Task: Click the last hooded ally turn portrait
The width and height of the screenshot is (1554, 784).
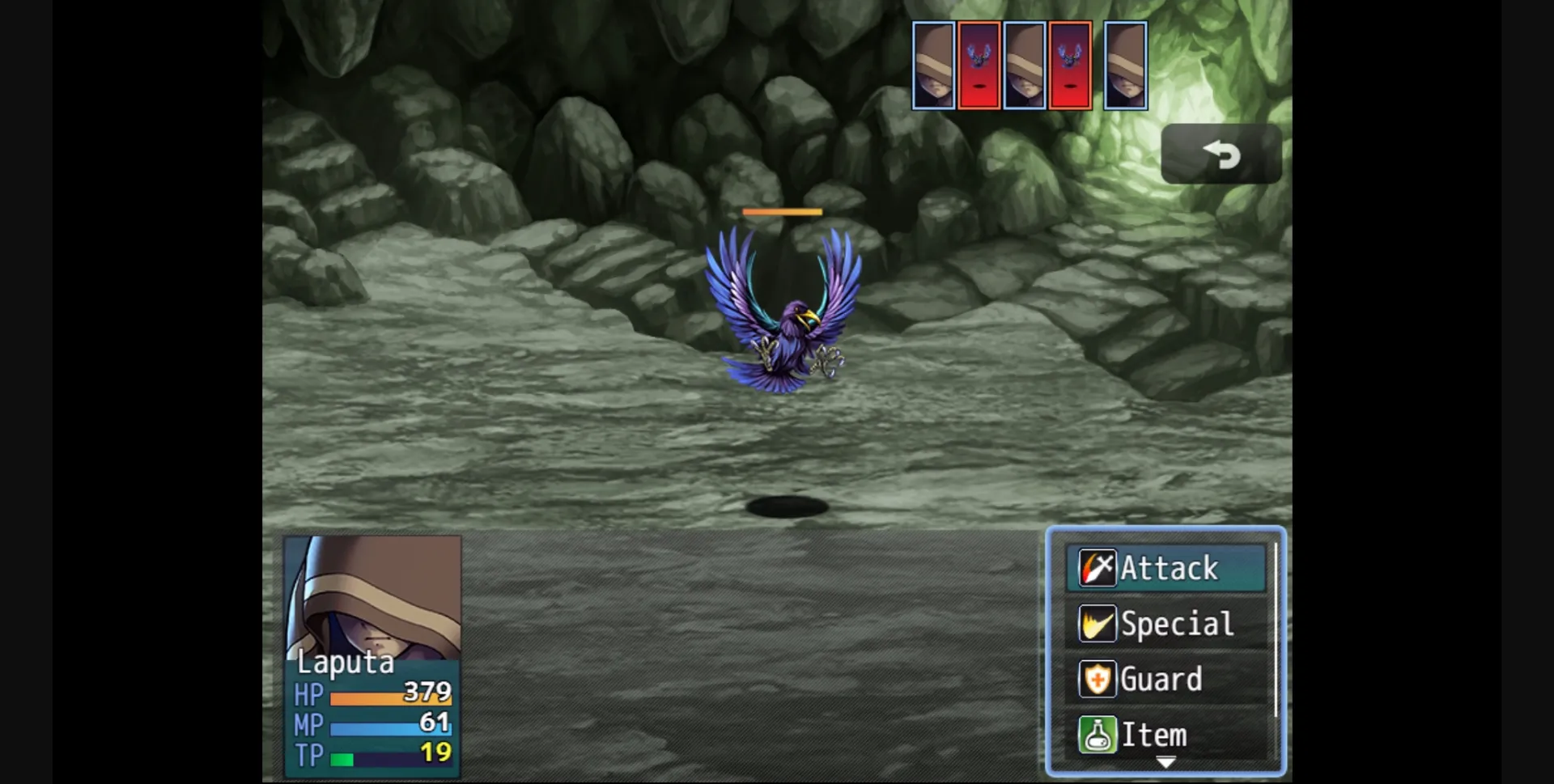Action: [x=1125, y=66]
